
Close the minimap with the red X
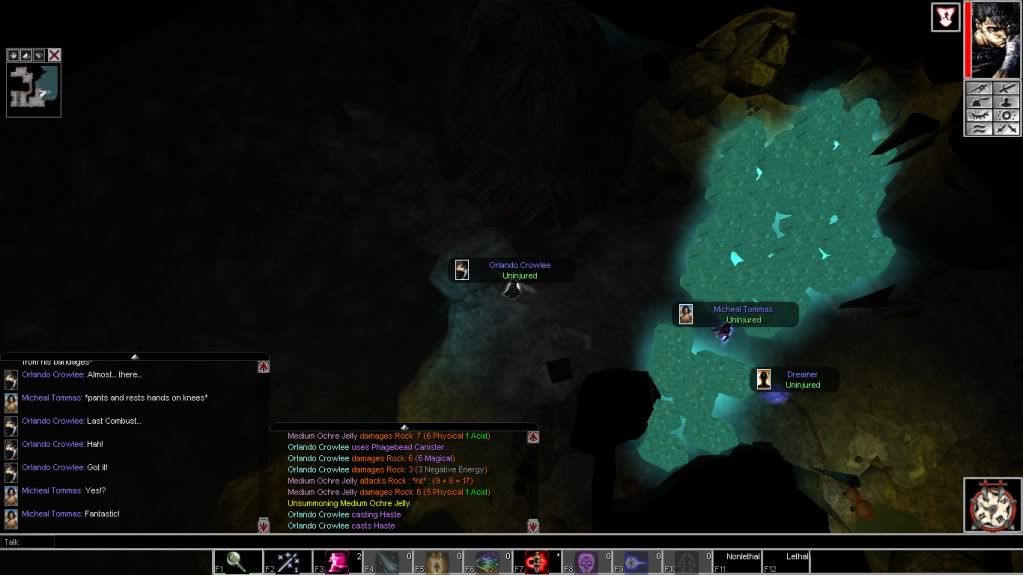54,55
